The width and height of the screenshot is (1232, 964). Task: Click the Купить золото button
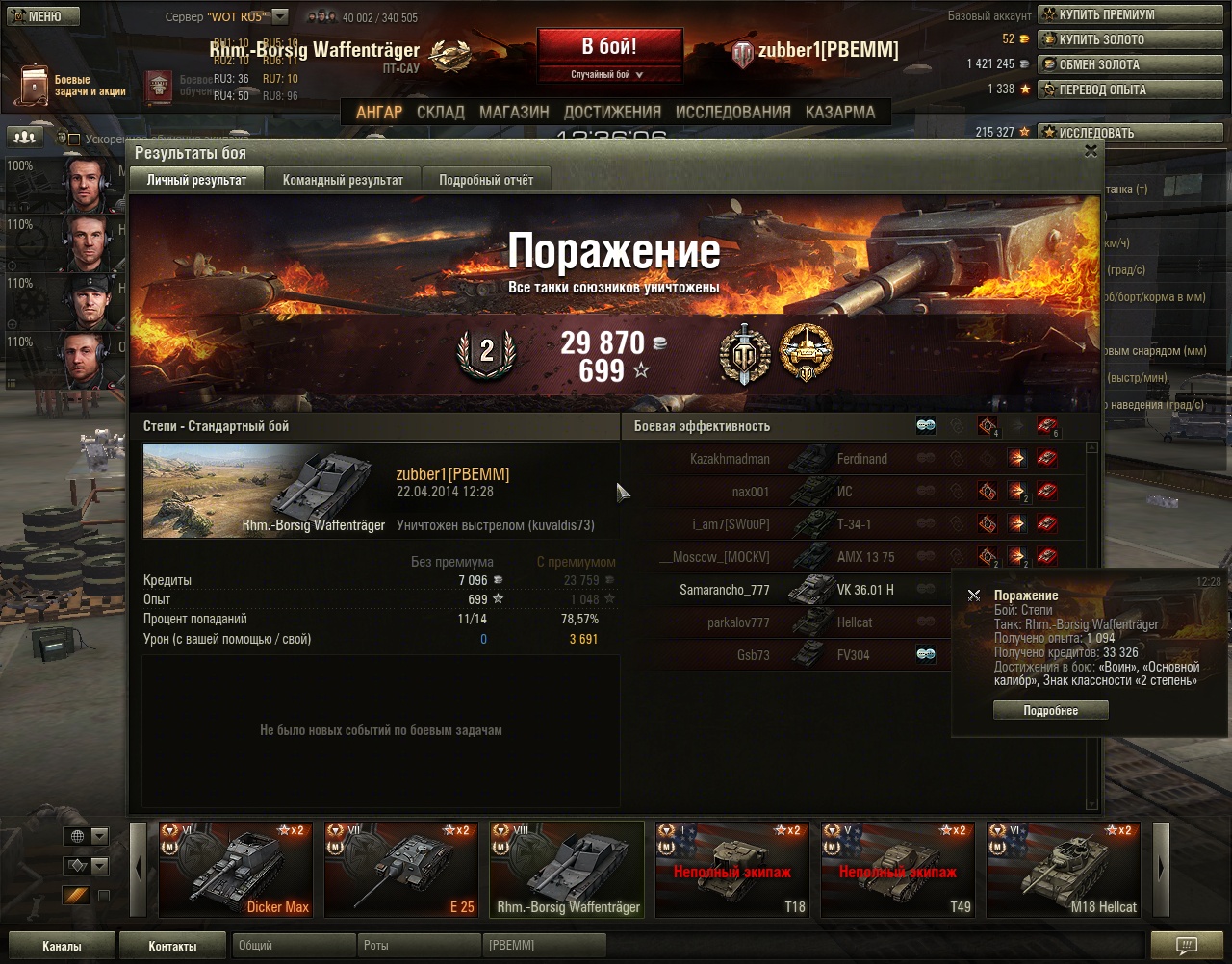point(1101,39)
